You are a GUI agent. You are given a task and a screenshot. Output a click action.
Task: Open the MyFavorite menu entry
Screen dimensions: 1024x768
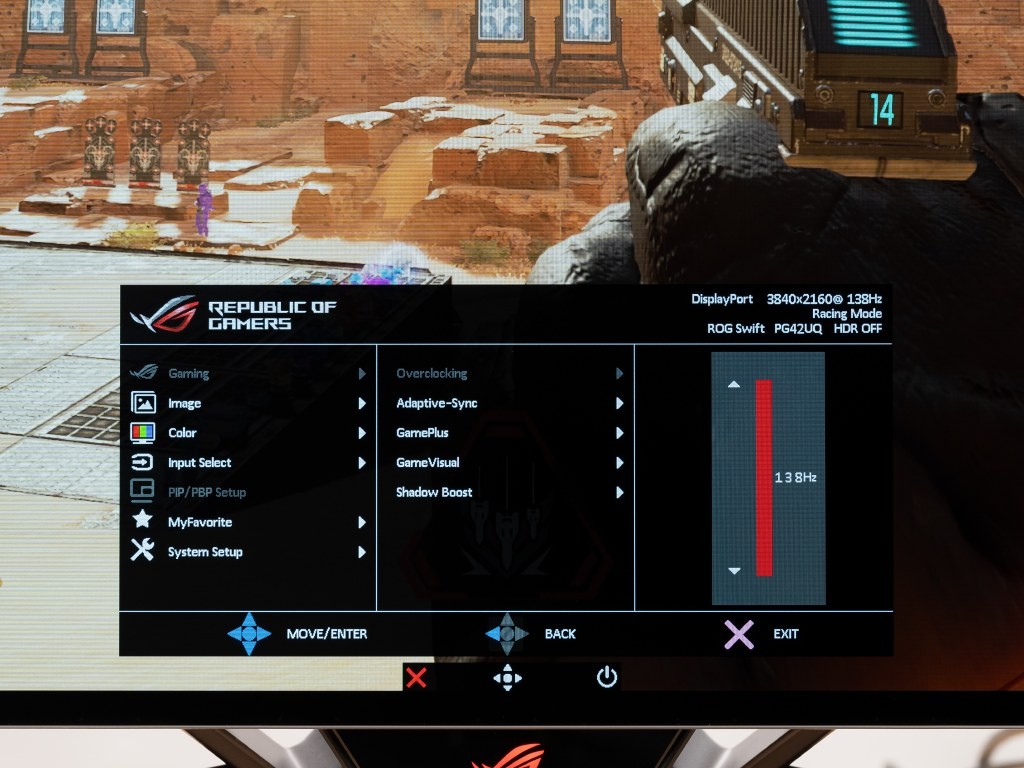coord(199,522)
